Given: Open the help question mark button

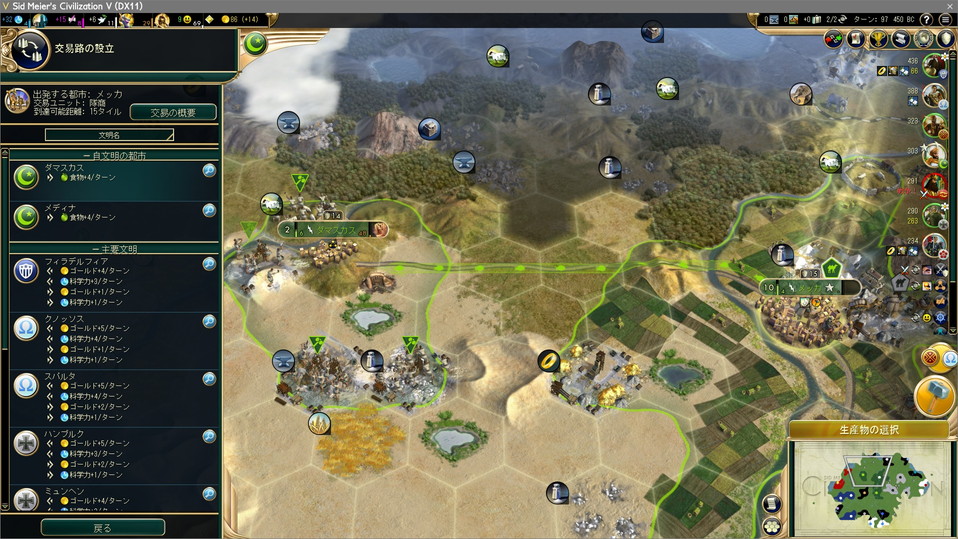Looking at the screenshot, I should tap(926, 19).
